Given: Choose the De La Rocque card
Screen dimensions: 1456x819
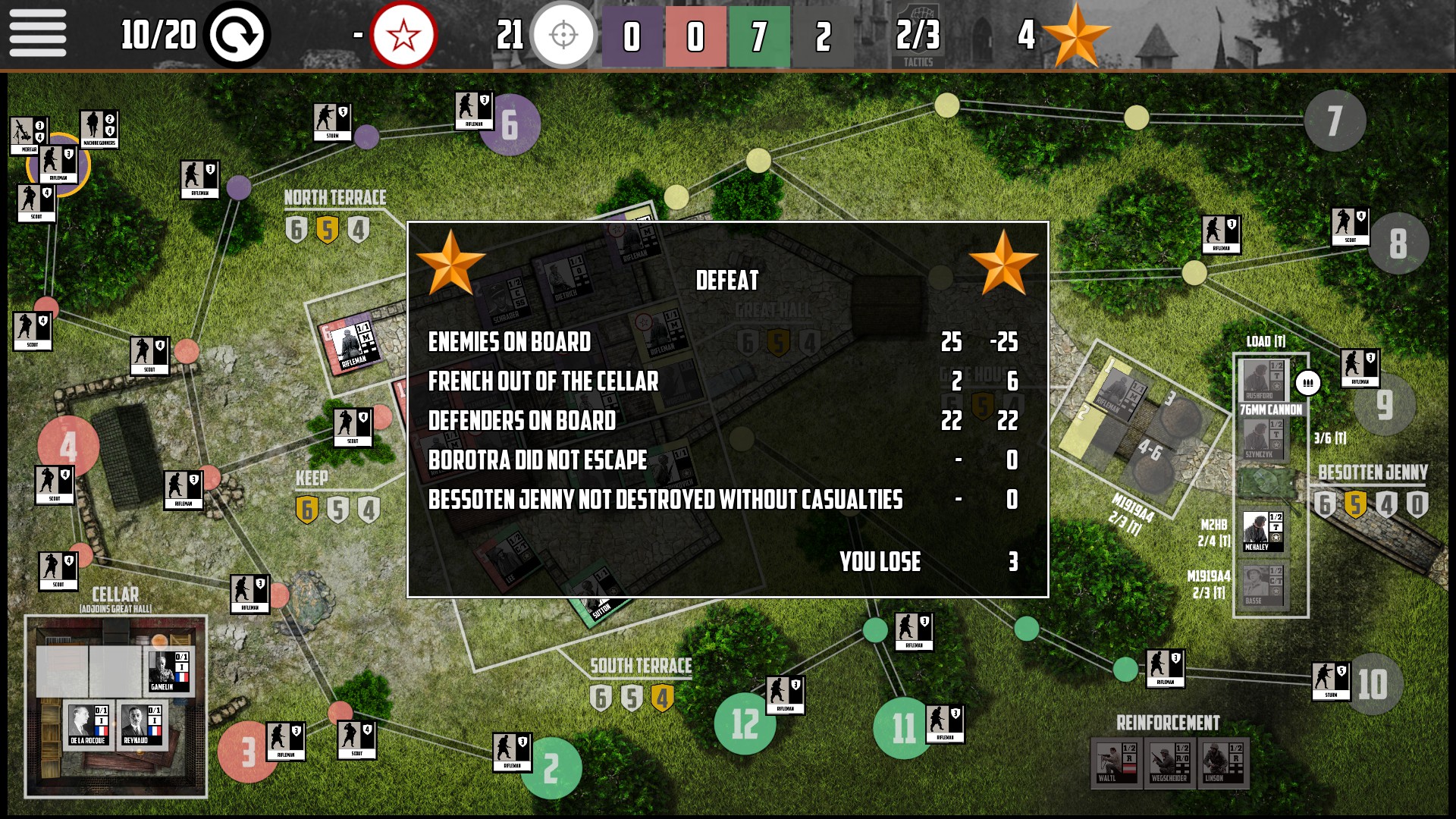Looking at the screenshot, I should click(89, 725).
